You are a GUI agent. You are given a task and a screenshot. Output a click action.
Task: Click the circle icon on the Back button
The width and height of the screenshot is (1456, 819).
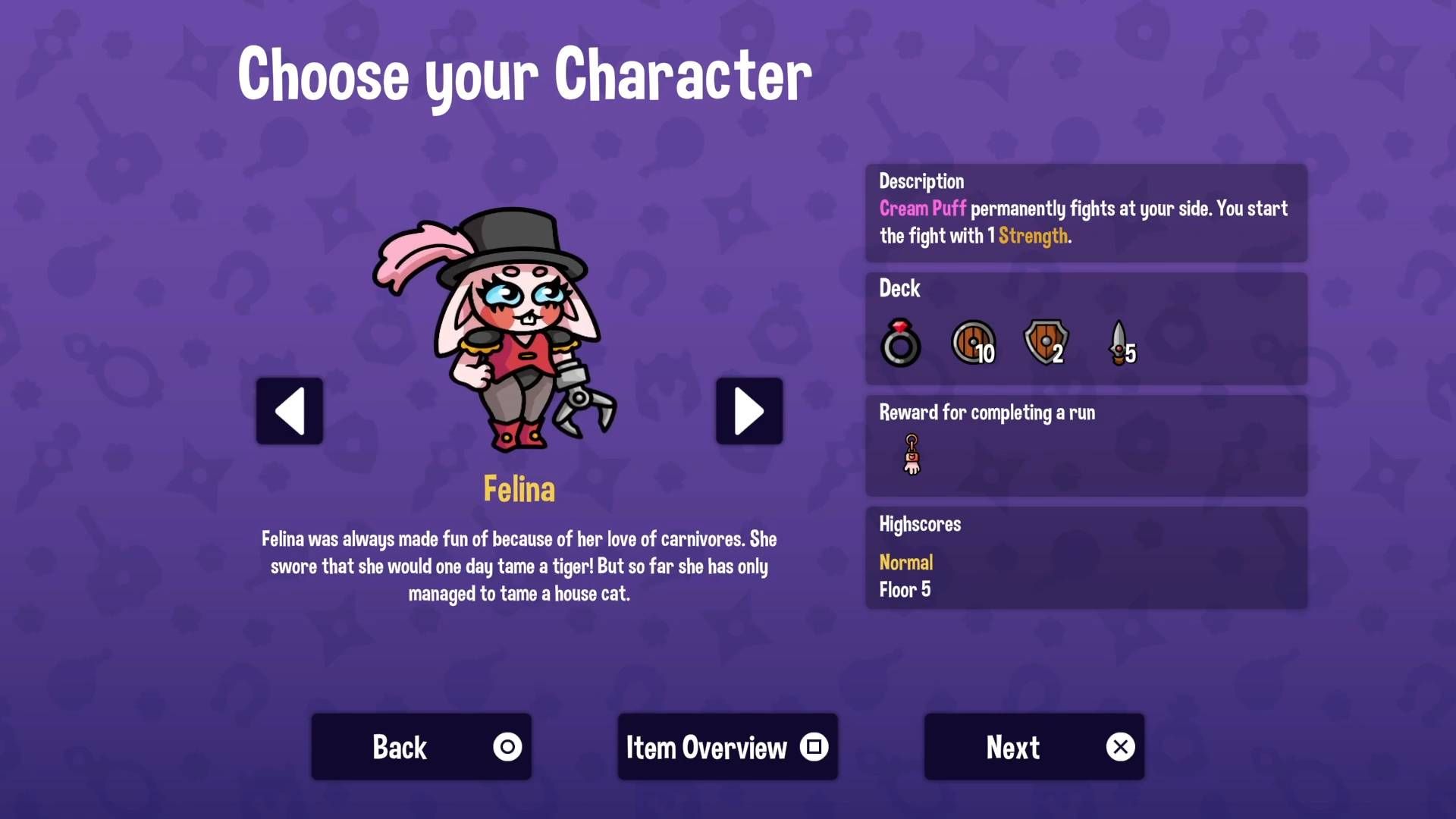[x=507, y=746]
